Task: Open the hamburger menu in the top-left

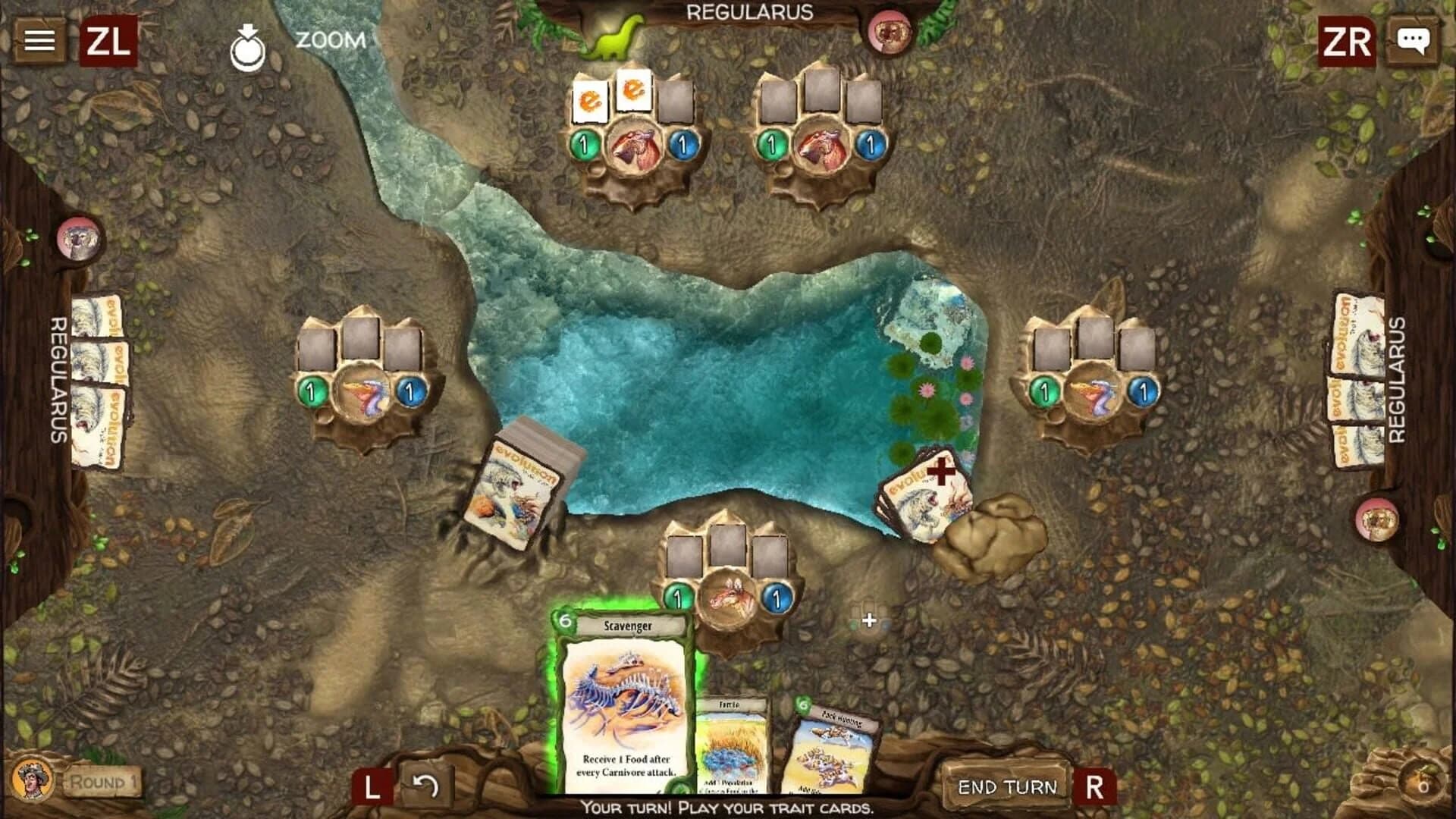Action: (x=39, y=39)
